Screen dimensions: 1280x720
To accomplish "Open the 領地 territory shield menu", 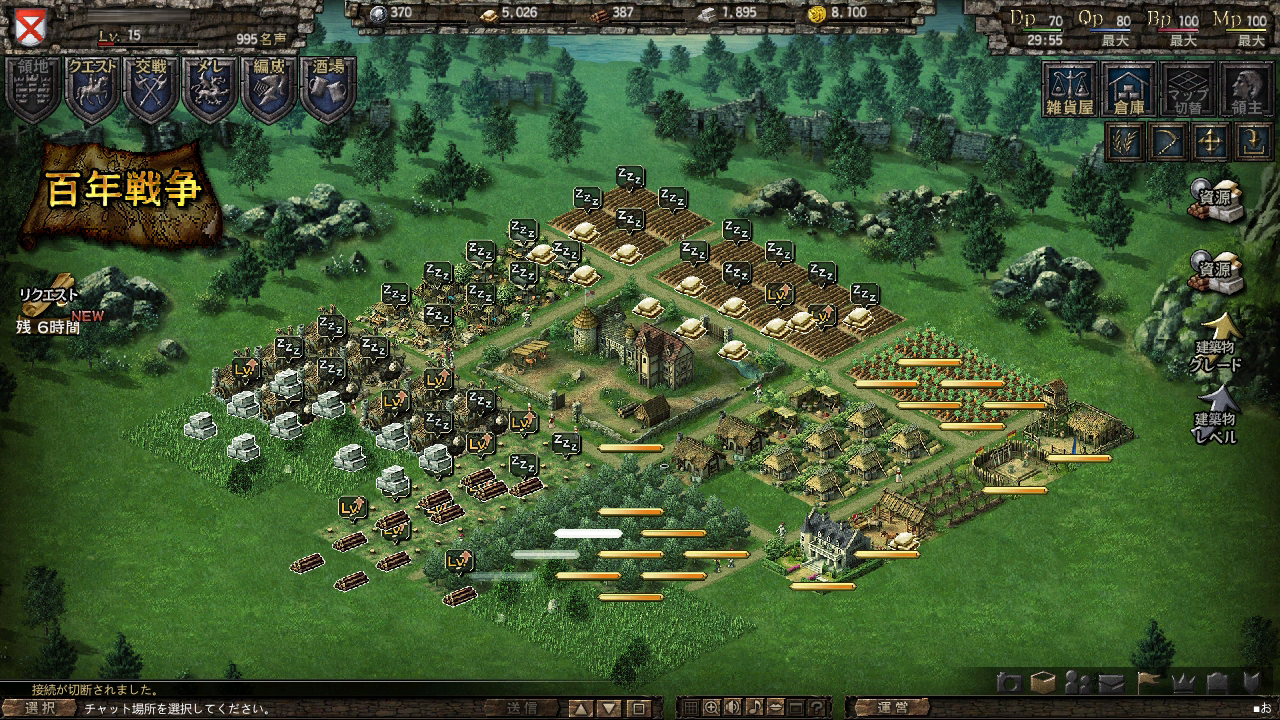I will click(x=33, y=88).
